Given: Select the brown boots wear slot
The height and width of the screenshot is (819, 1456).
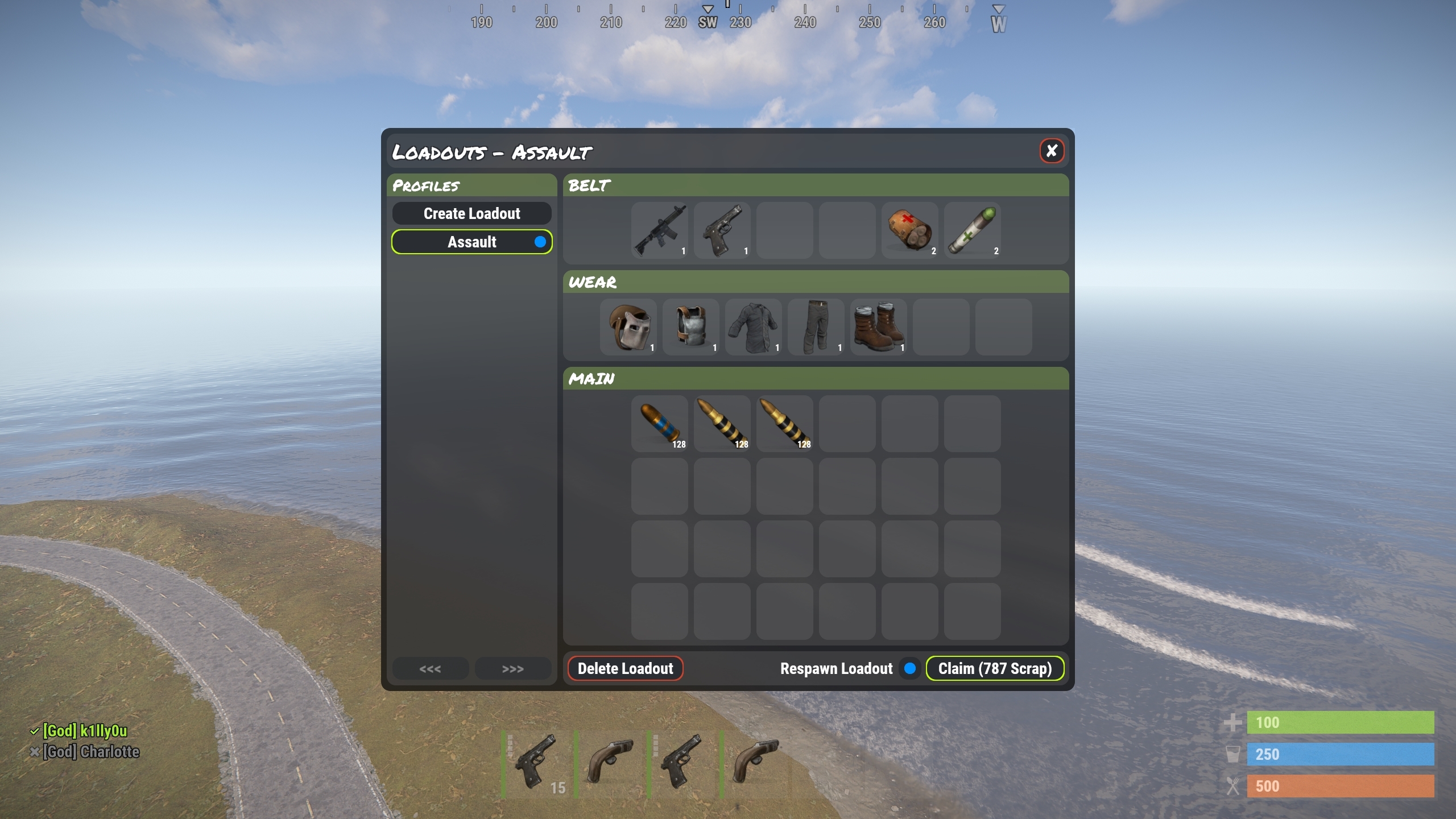Looking at the screenshot, I should (x=878, y=327).
